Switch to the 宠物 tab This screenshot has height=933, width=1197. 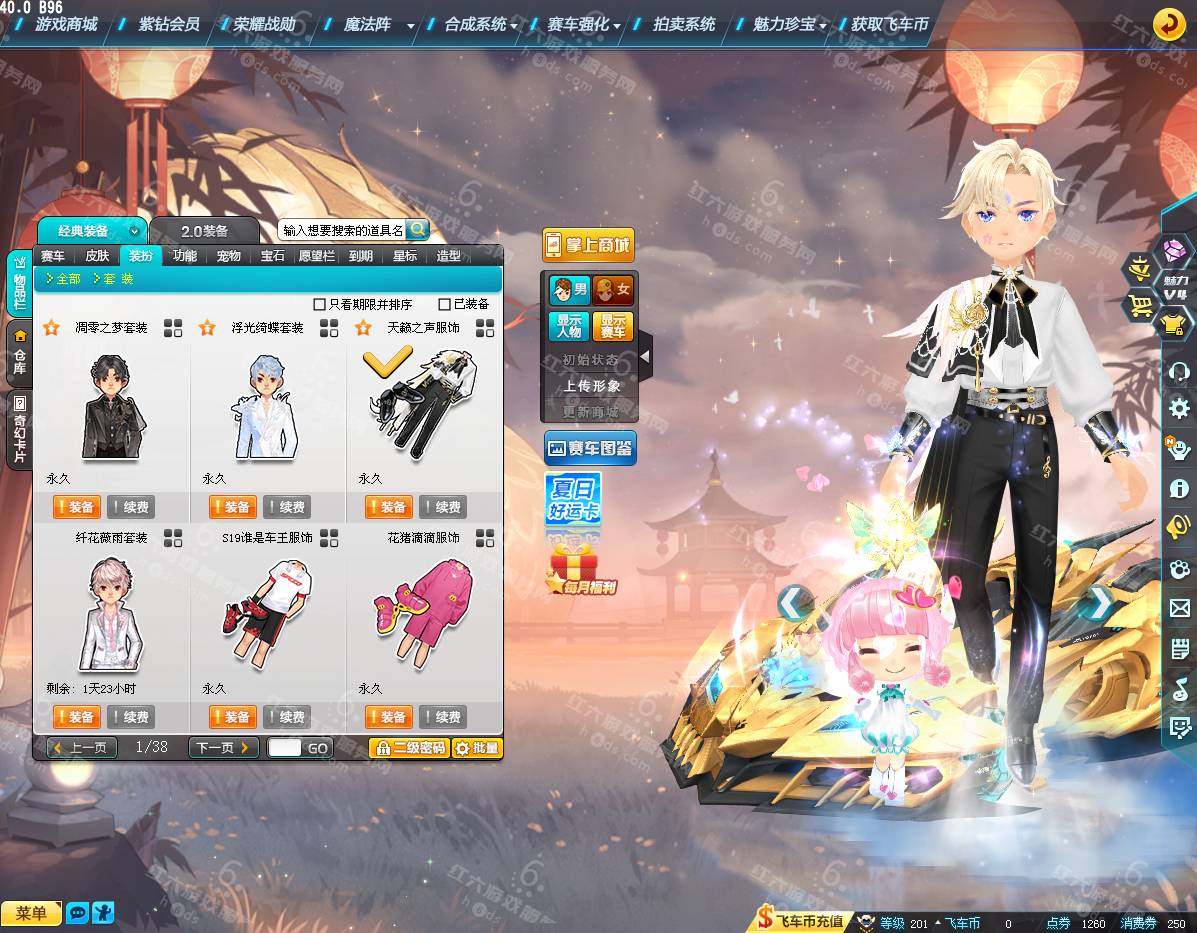click(x=228, y=256)
